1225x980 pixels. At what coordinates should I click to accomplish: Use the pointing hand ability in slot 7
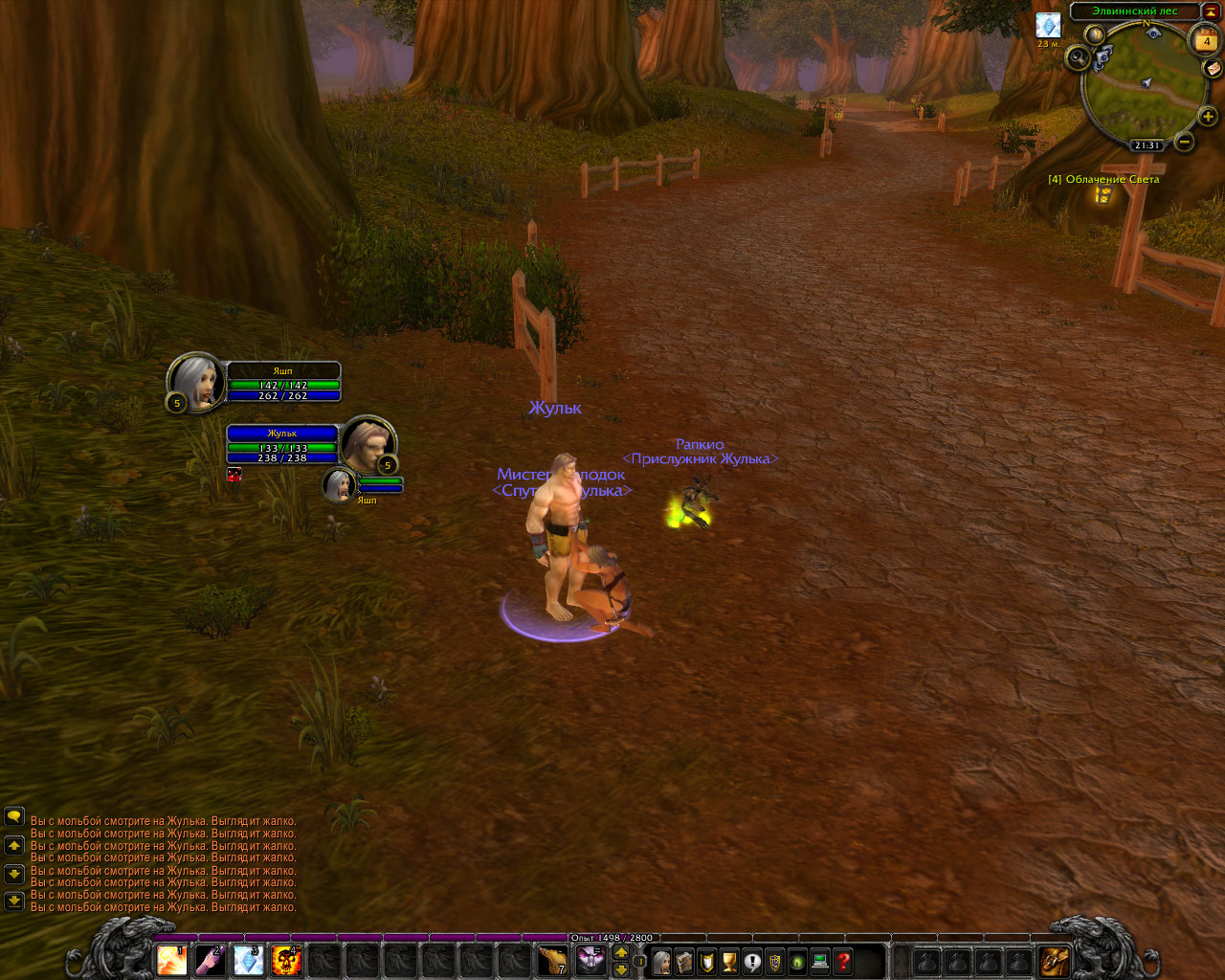coord(552,959)
